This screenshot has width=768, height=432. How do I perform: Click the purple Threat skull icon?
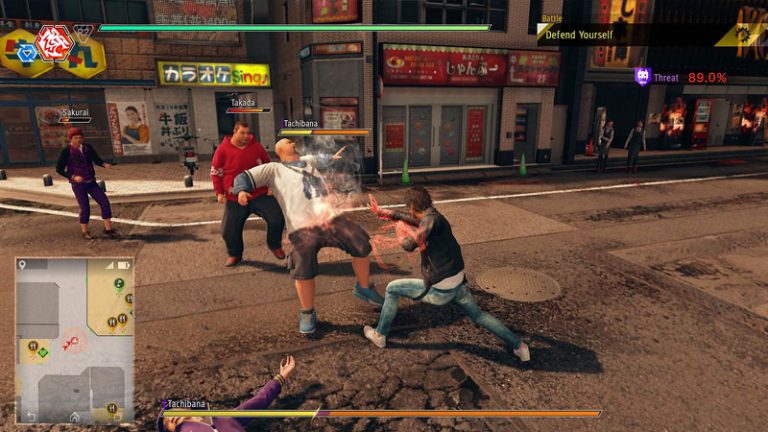642,77
